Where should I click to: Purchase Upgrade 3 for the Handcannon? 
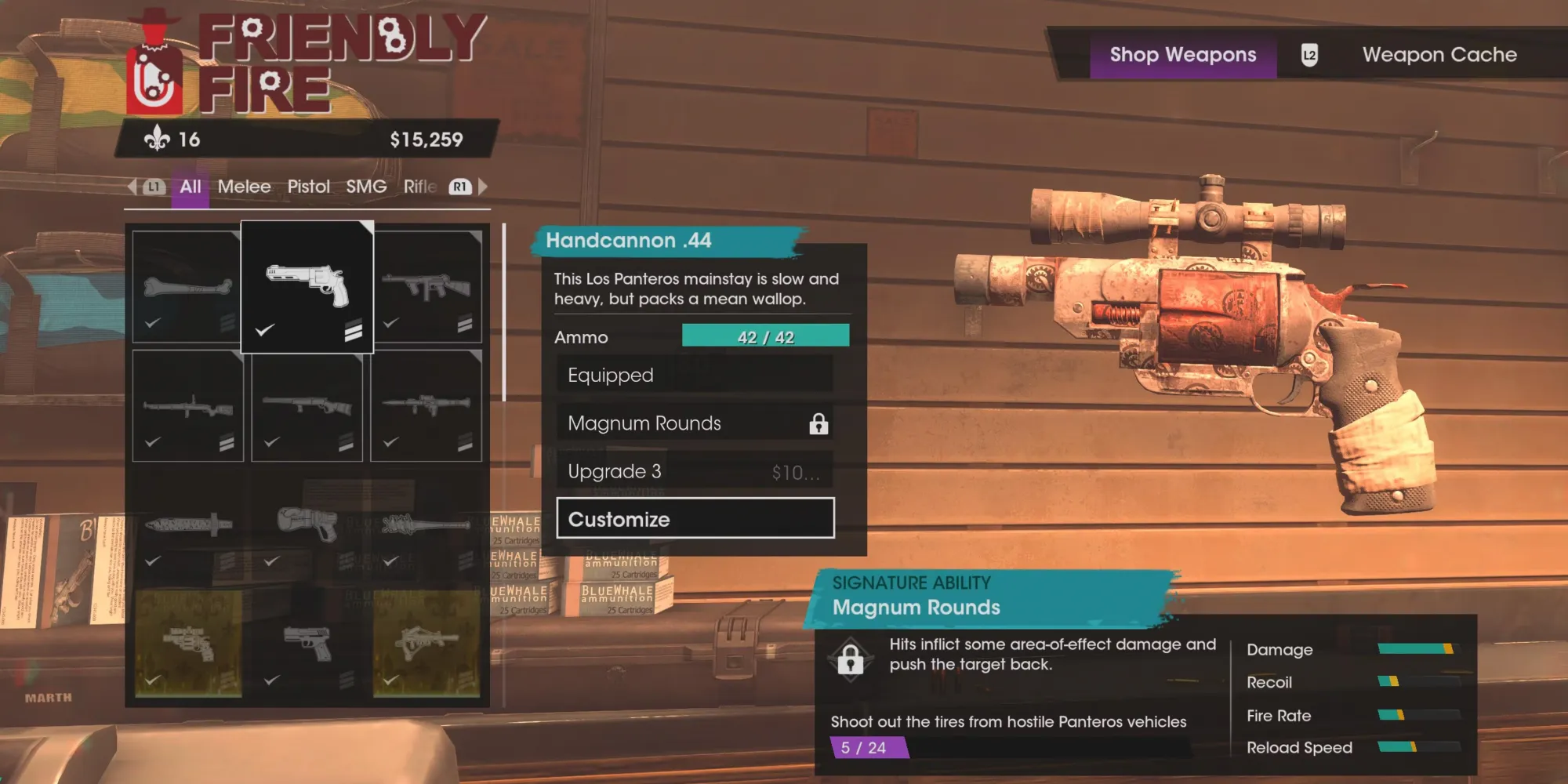tap(695, 471)
